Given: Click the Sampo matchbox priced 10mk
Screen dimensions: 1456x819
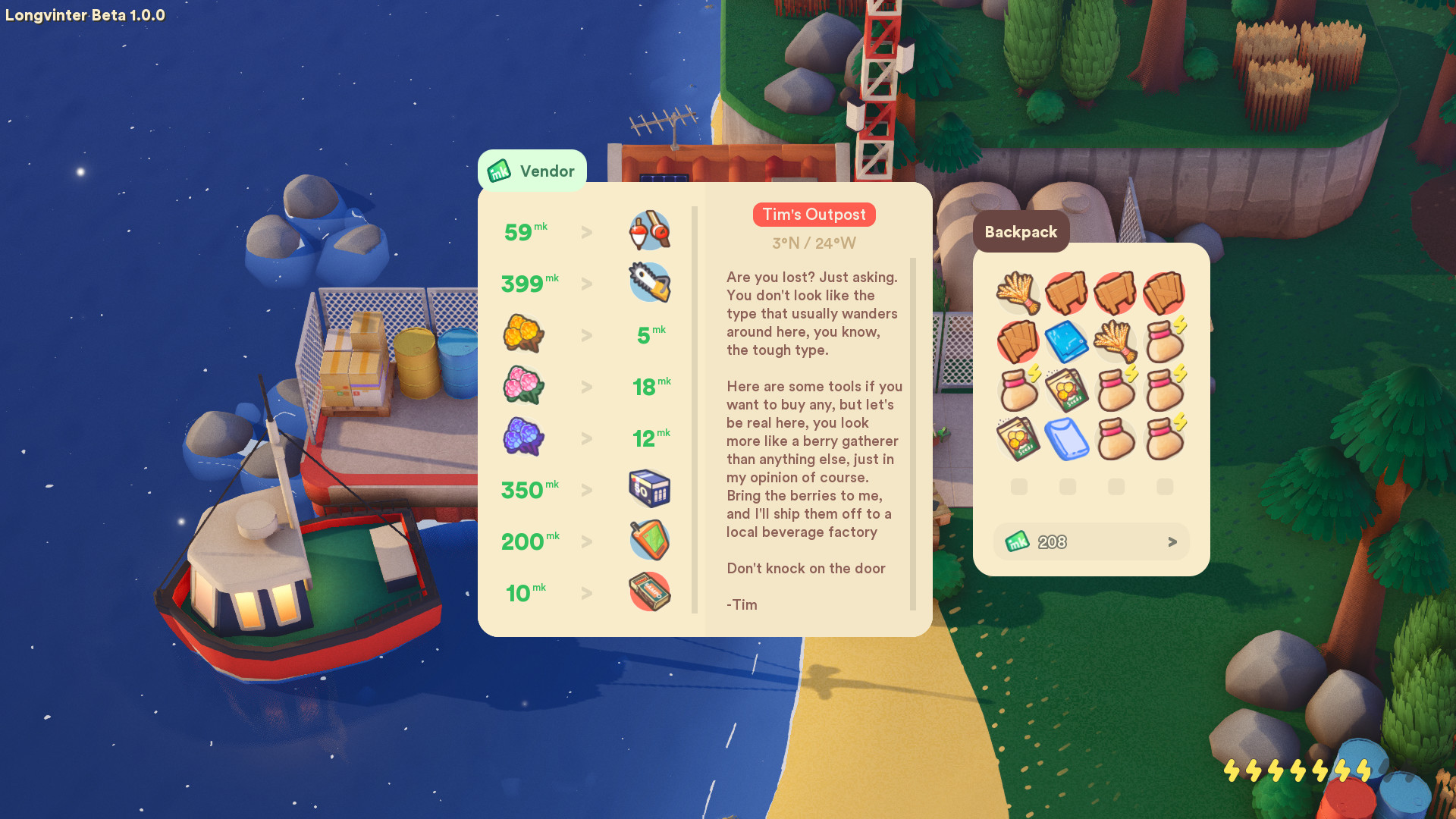Looking at the screenshot, I should tap(650, 591).
